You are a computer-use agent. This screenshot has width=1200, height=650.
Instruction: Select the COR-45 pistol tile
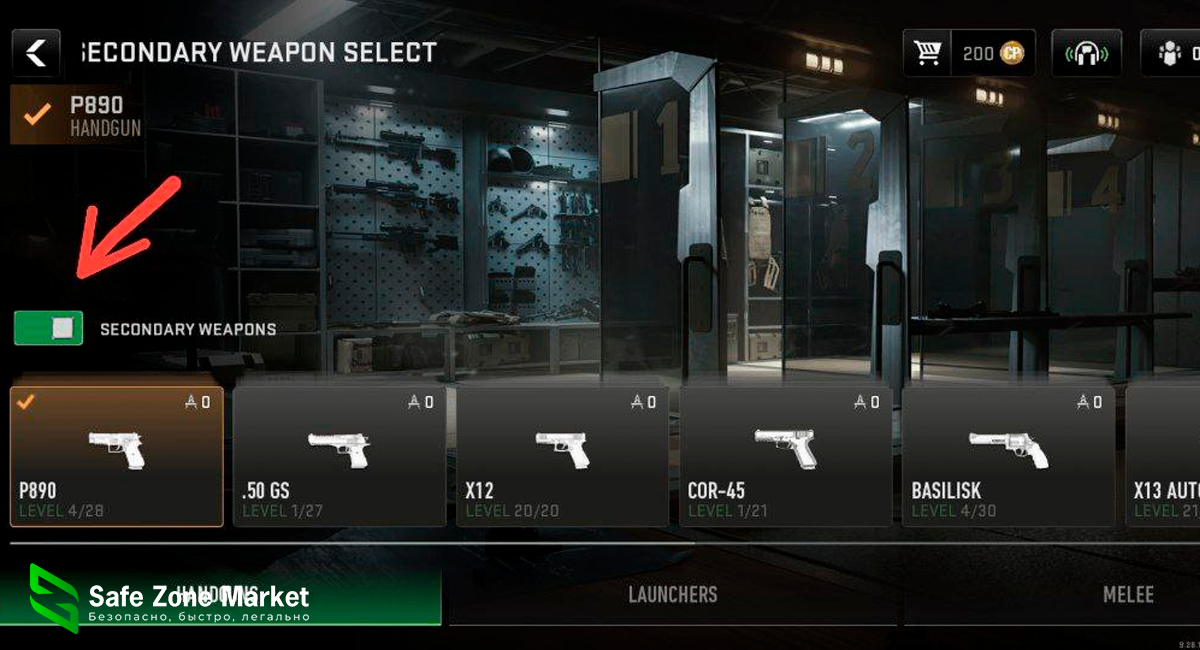click(785, 456)
